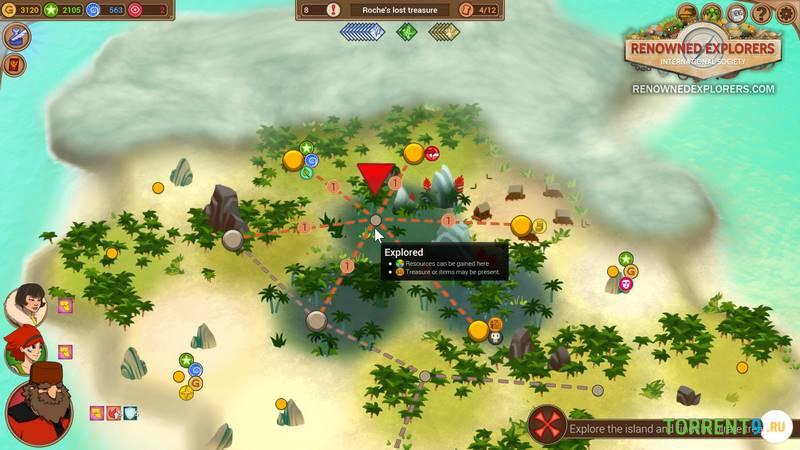Open the settings gear menu
800x450 pixels.
785,14
